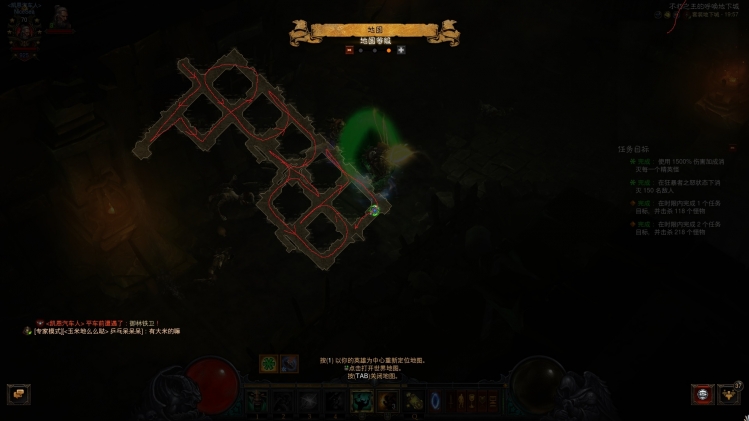Image resolution: width=749 pixels, height=421 pixels.
Task: Click the green clover buff icon
Action: (269, 363)
